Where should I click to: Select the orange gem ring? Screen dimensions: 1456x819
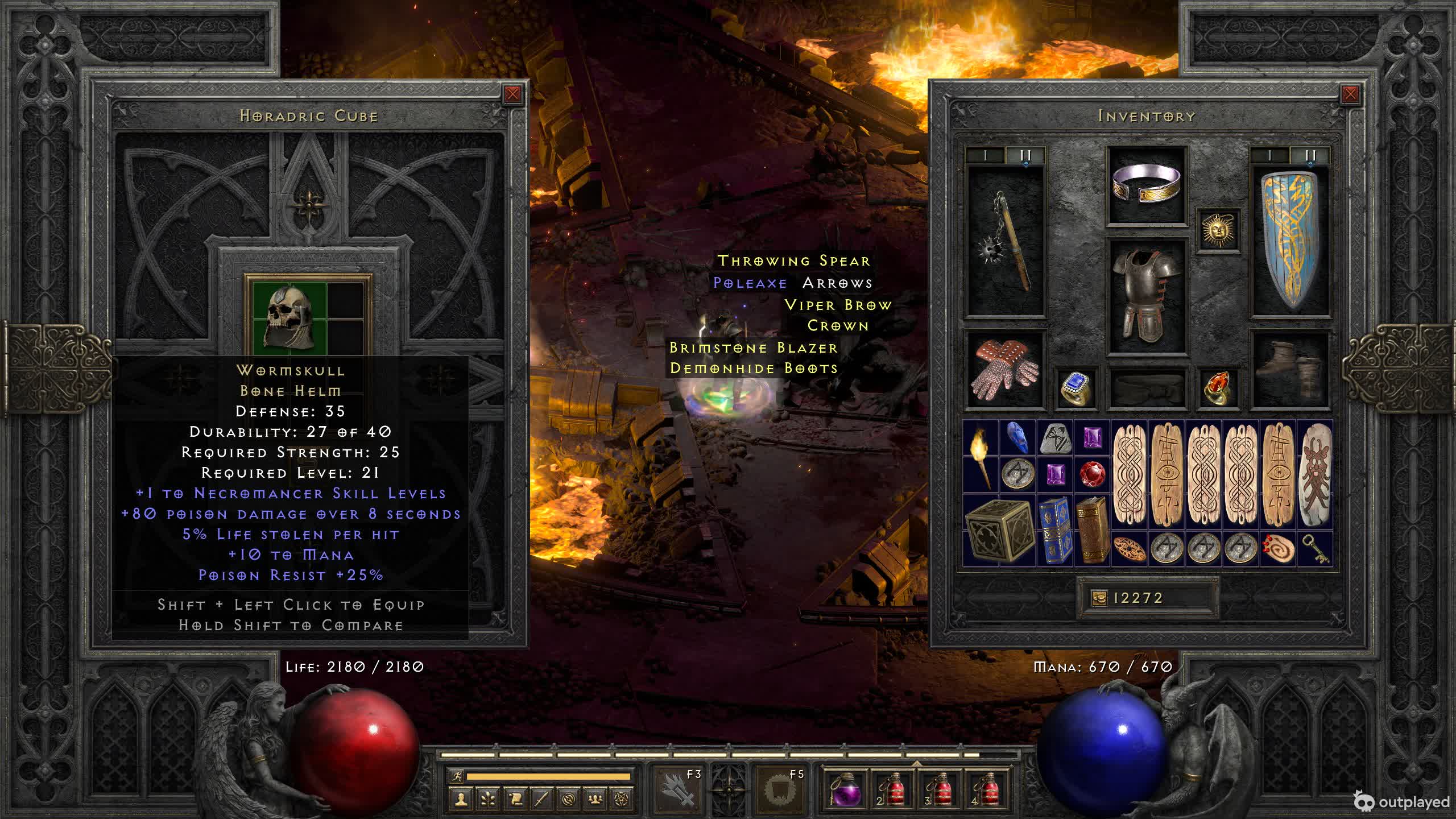[1218, 388]
